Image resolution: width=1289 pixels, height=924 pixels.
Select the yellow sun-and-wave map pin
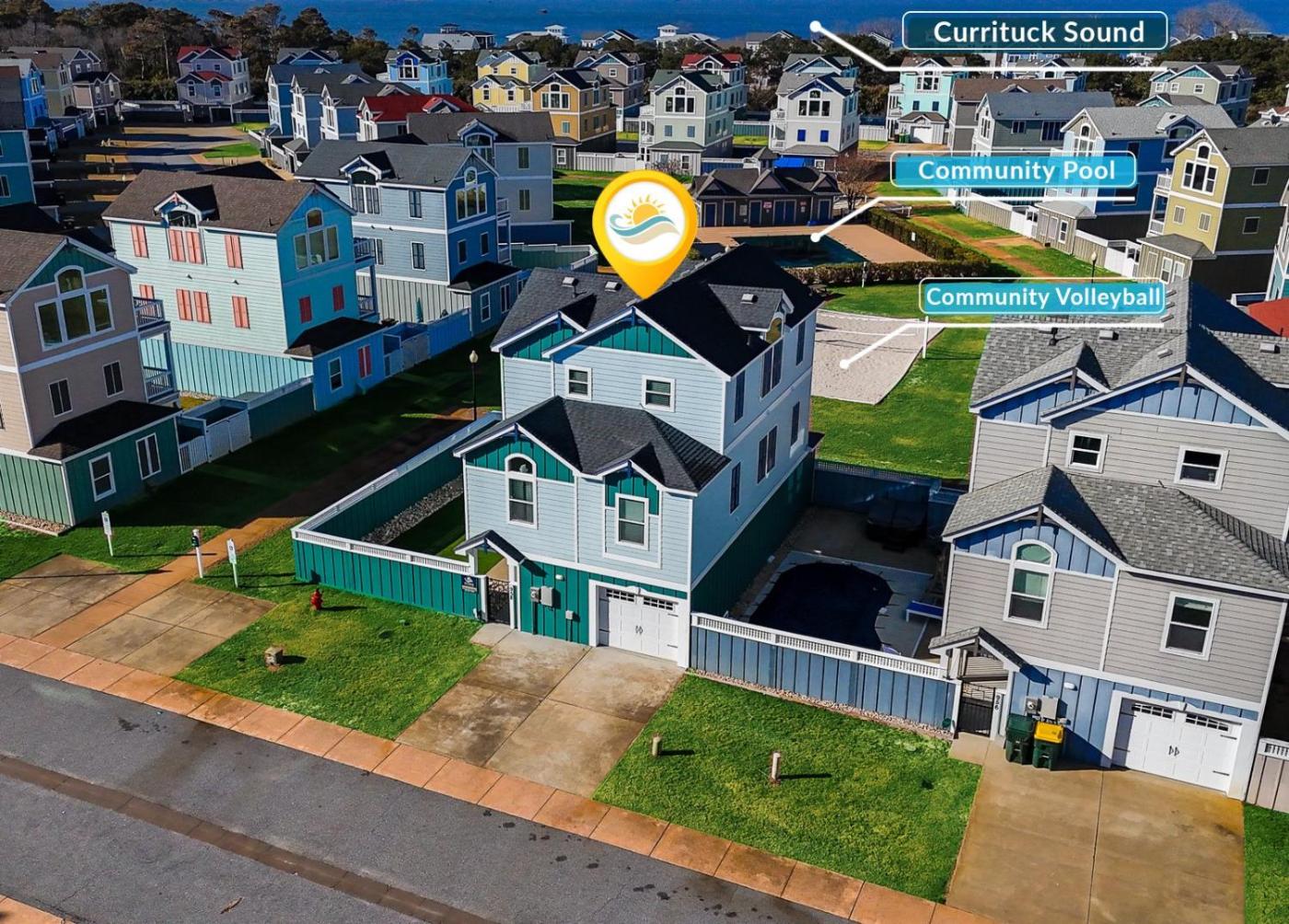(x=644, y=225)
